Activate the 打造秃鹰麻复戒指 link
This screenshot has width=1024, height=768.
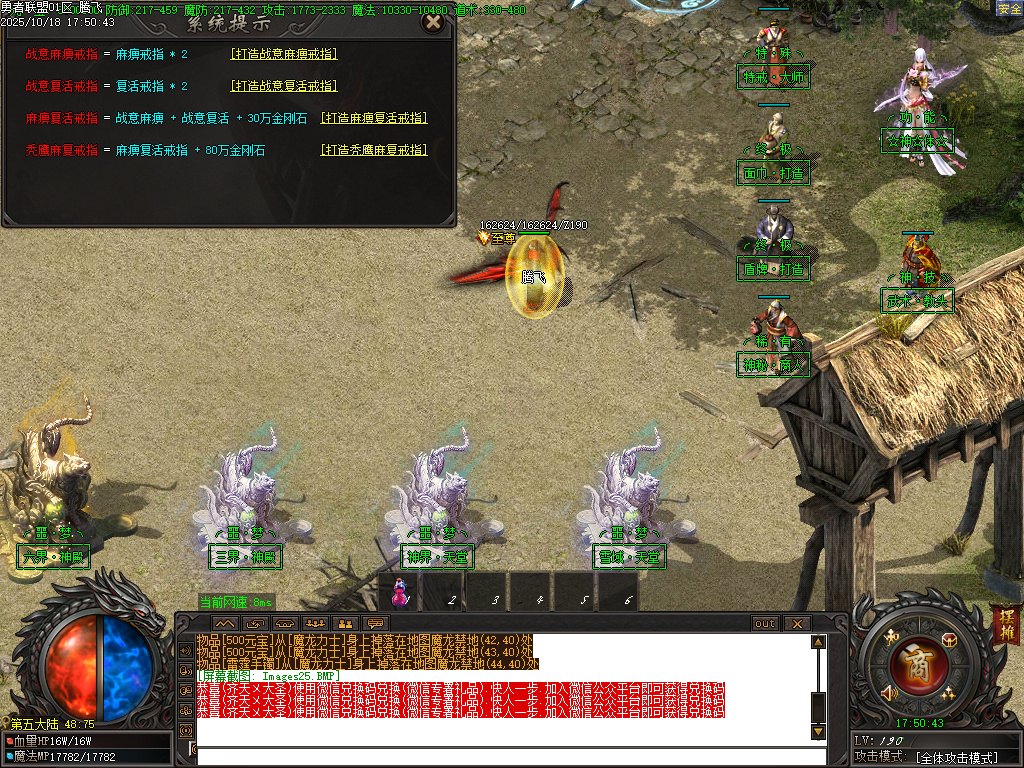pos(373,150)
